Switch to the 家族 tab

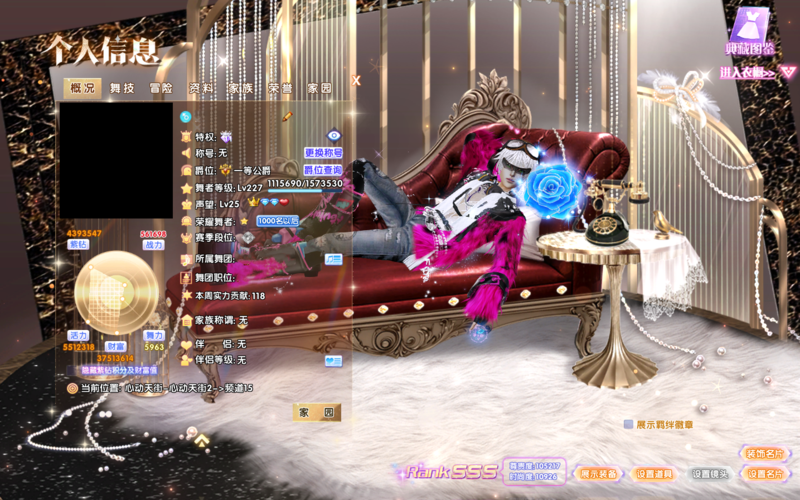pos(240,88)
